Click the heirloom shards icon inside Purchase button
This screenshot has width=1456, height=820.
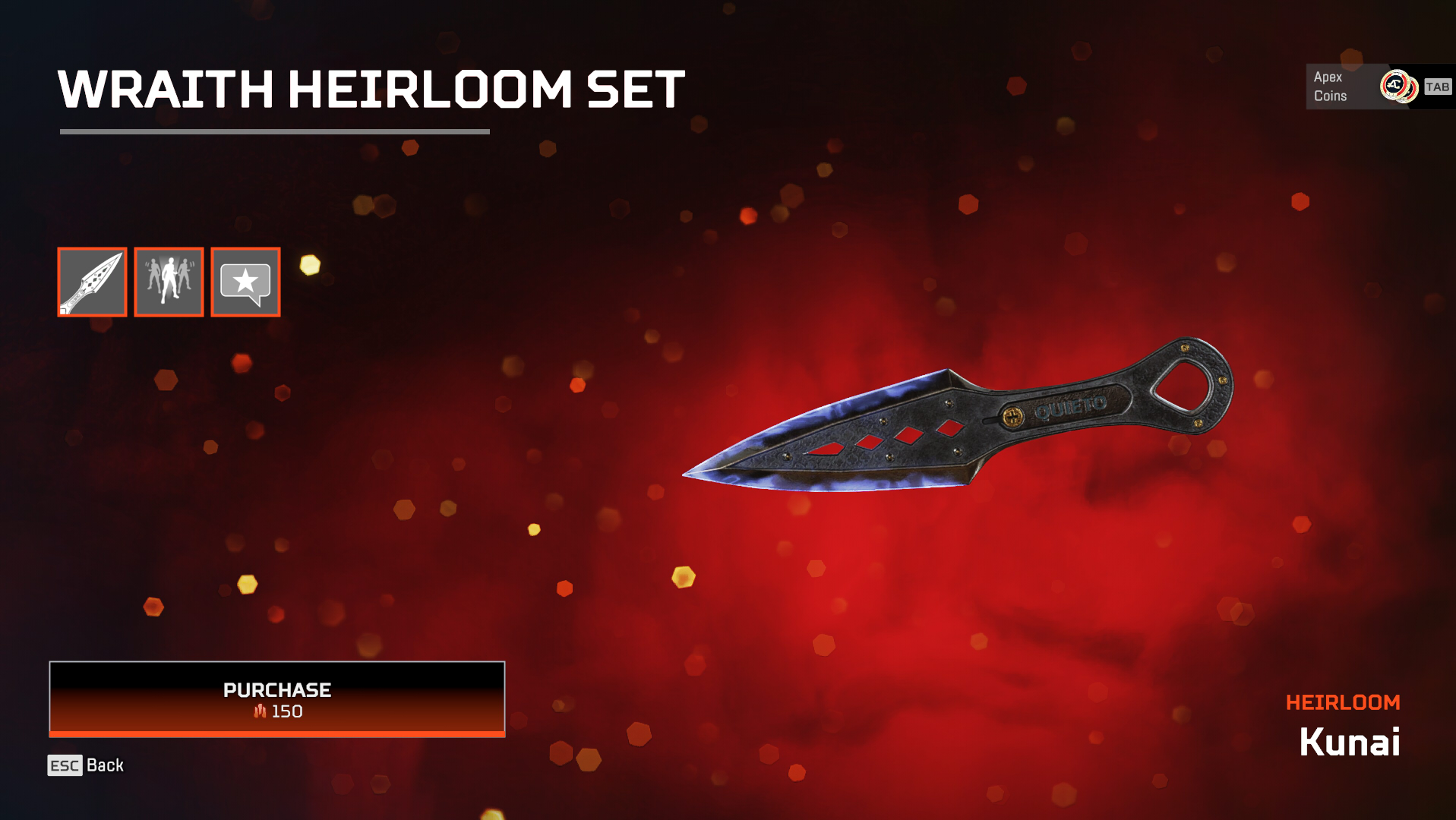click(x=259, y=712)
